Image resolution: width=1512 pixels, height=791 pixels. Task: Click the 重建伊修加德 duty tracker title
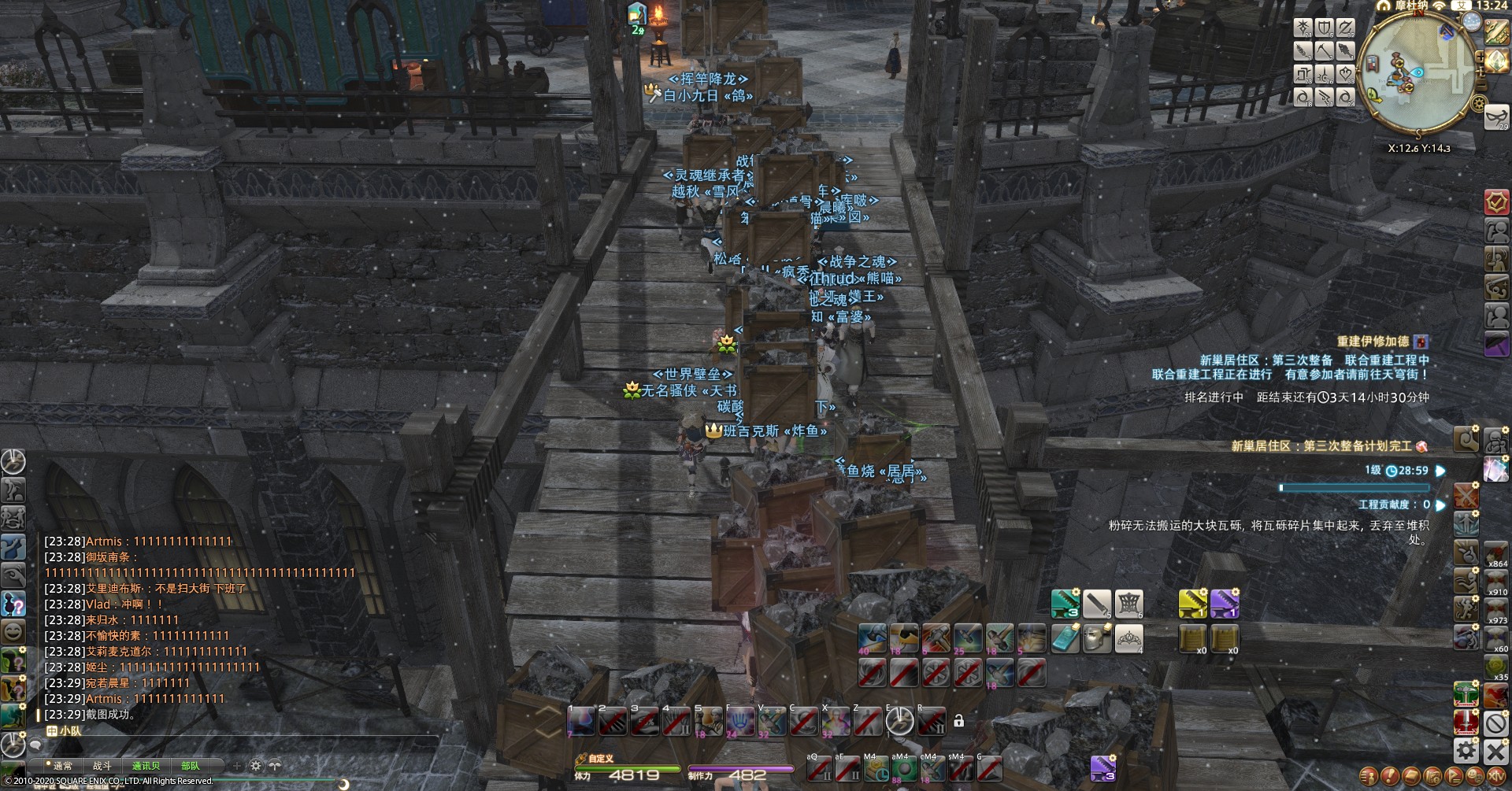pyautogui.click(x=1373, y=342)
